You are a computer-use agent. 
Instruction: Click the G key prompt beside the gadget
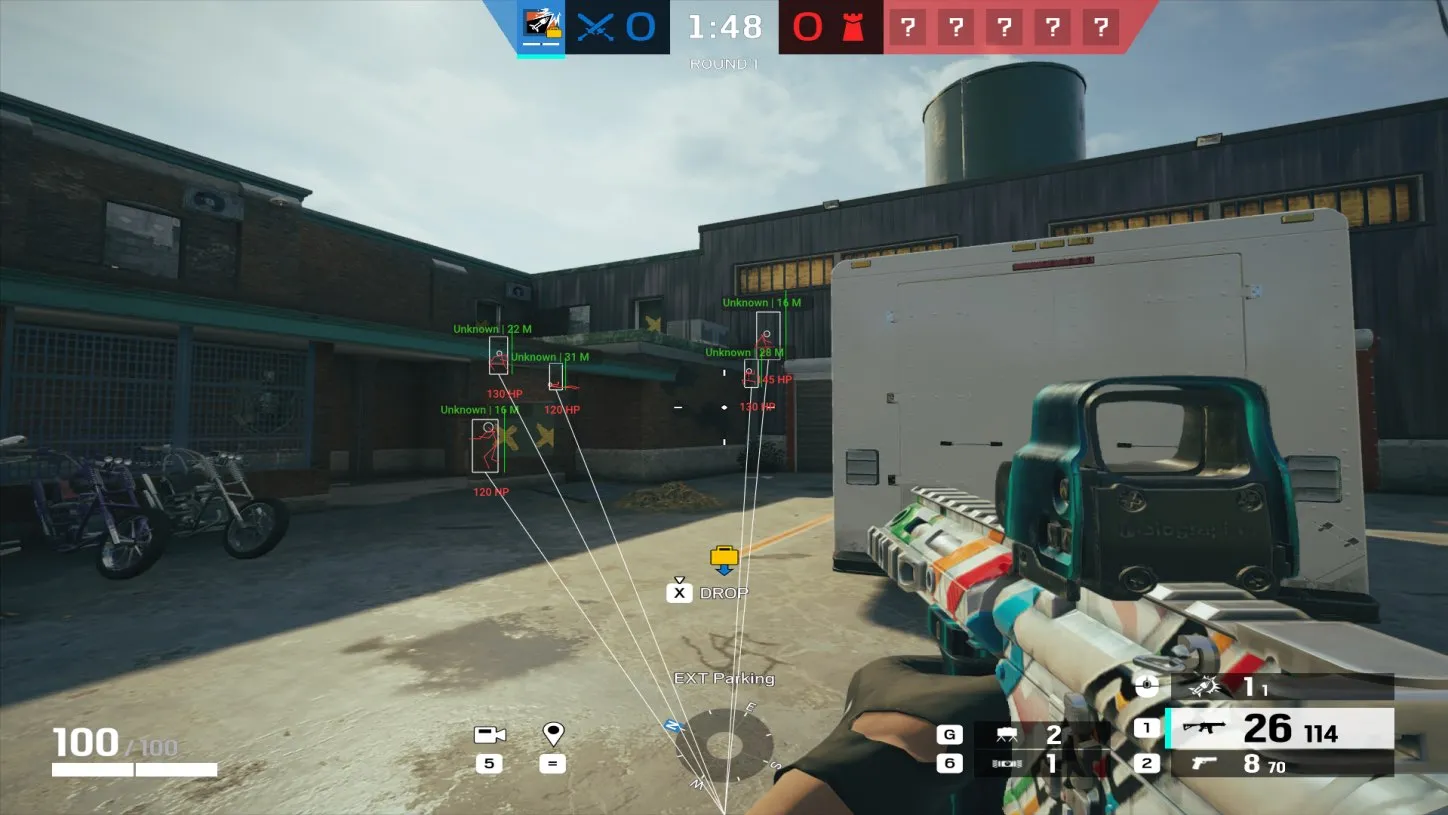pyautogui.click(x=948, y=733)
